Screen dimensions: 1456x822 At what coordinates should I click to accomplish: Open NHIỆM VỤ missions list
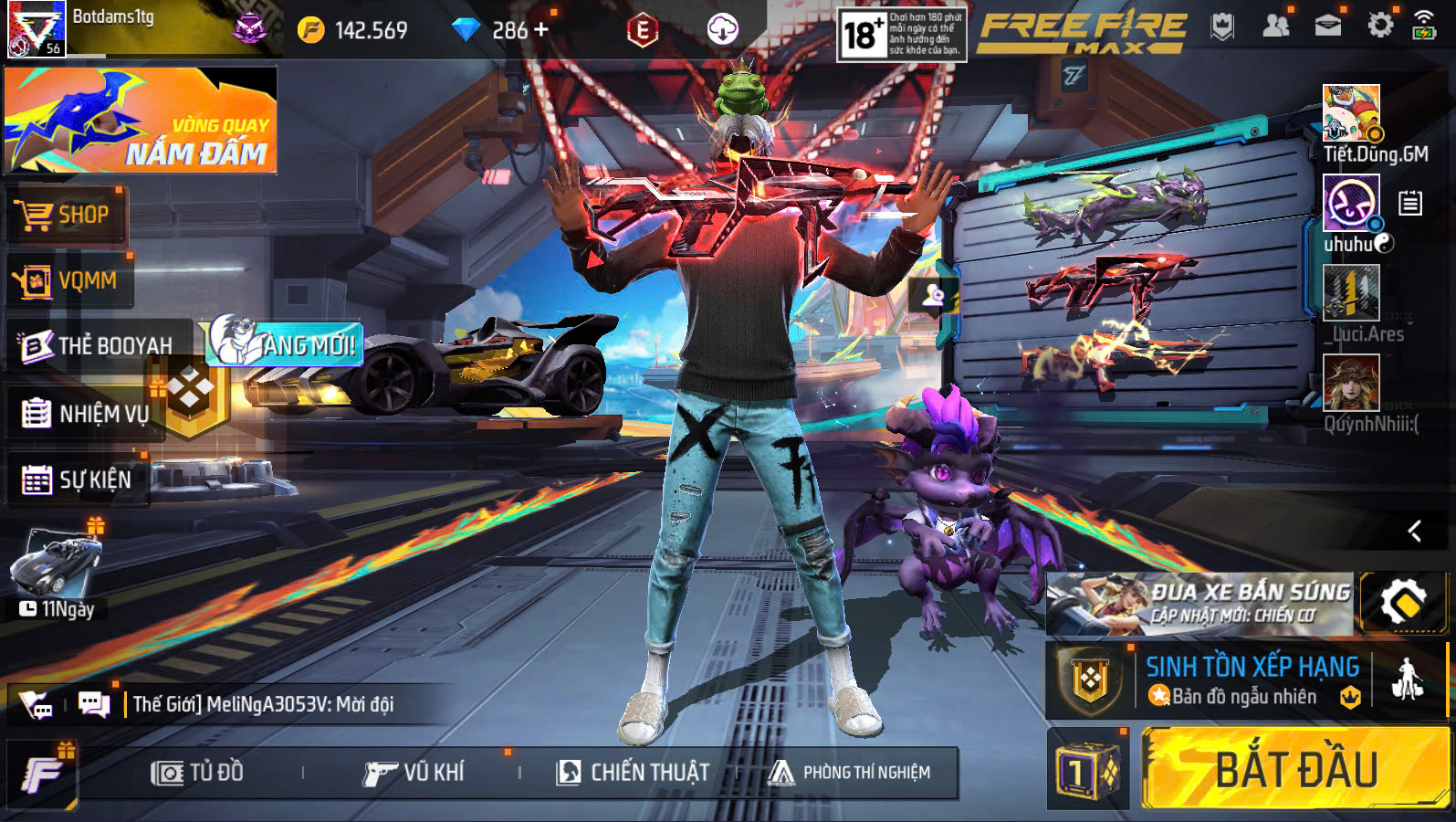[x=85, y=414]
